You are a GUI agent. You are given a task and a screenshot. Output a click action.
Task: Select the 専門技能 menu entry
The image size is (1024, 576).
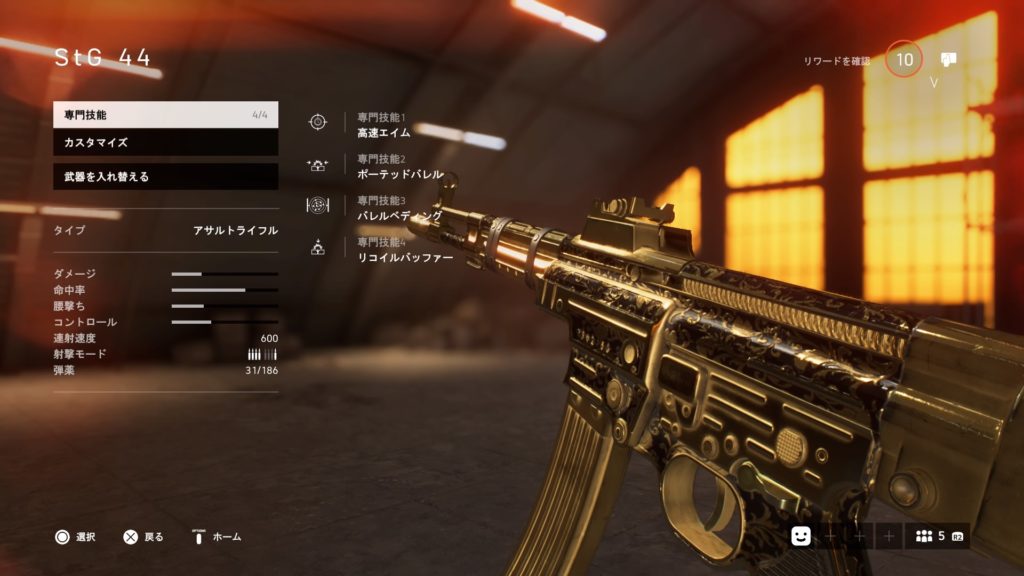(165, 115)
